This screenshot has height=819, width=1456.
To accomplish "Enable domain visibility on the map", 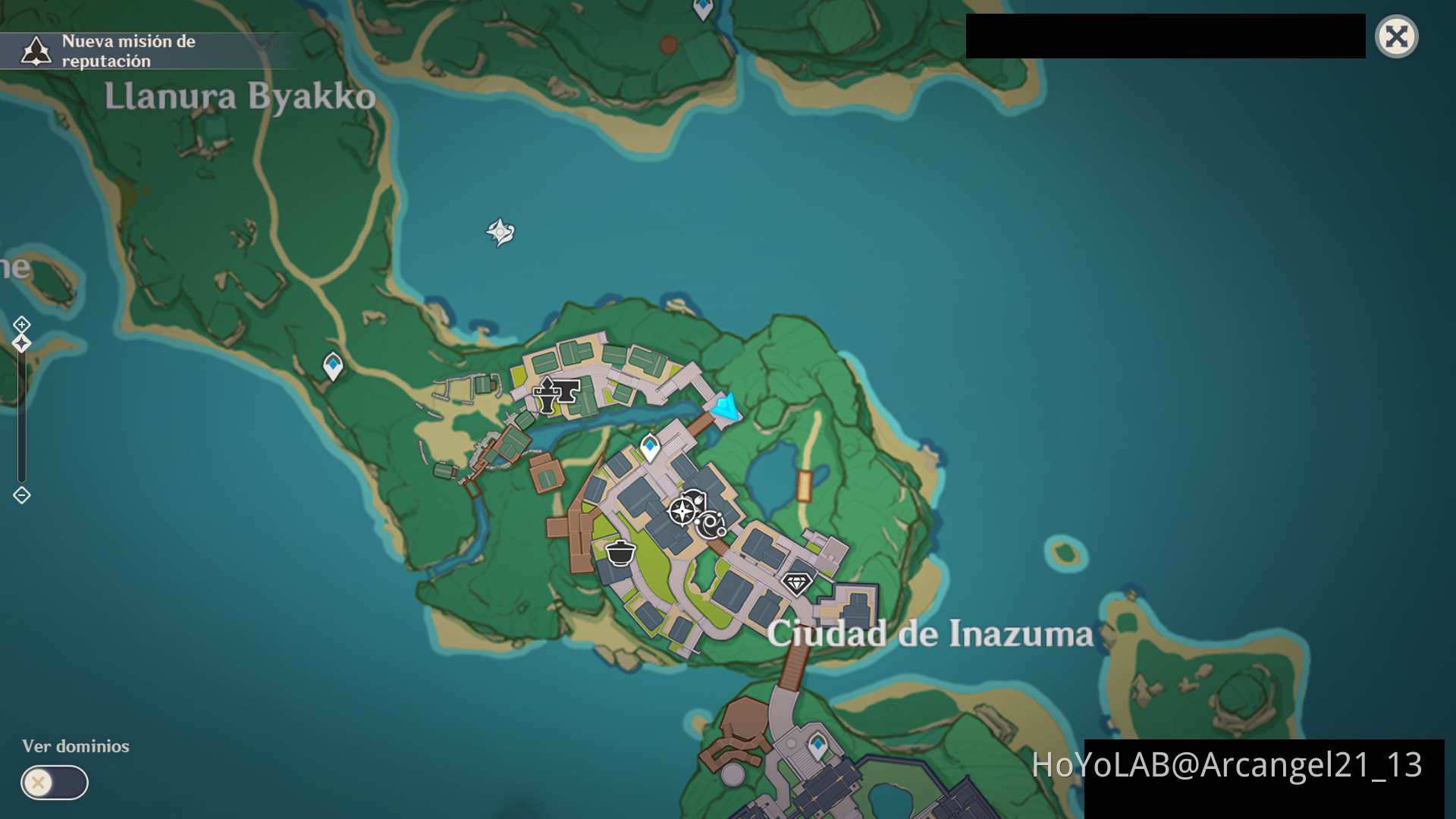I will point(53,782).
